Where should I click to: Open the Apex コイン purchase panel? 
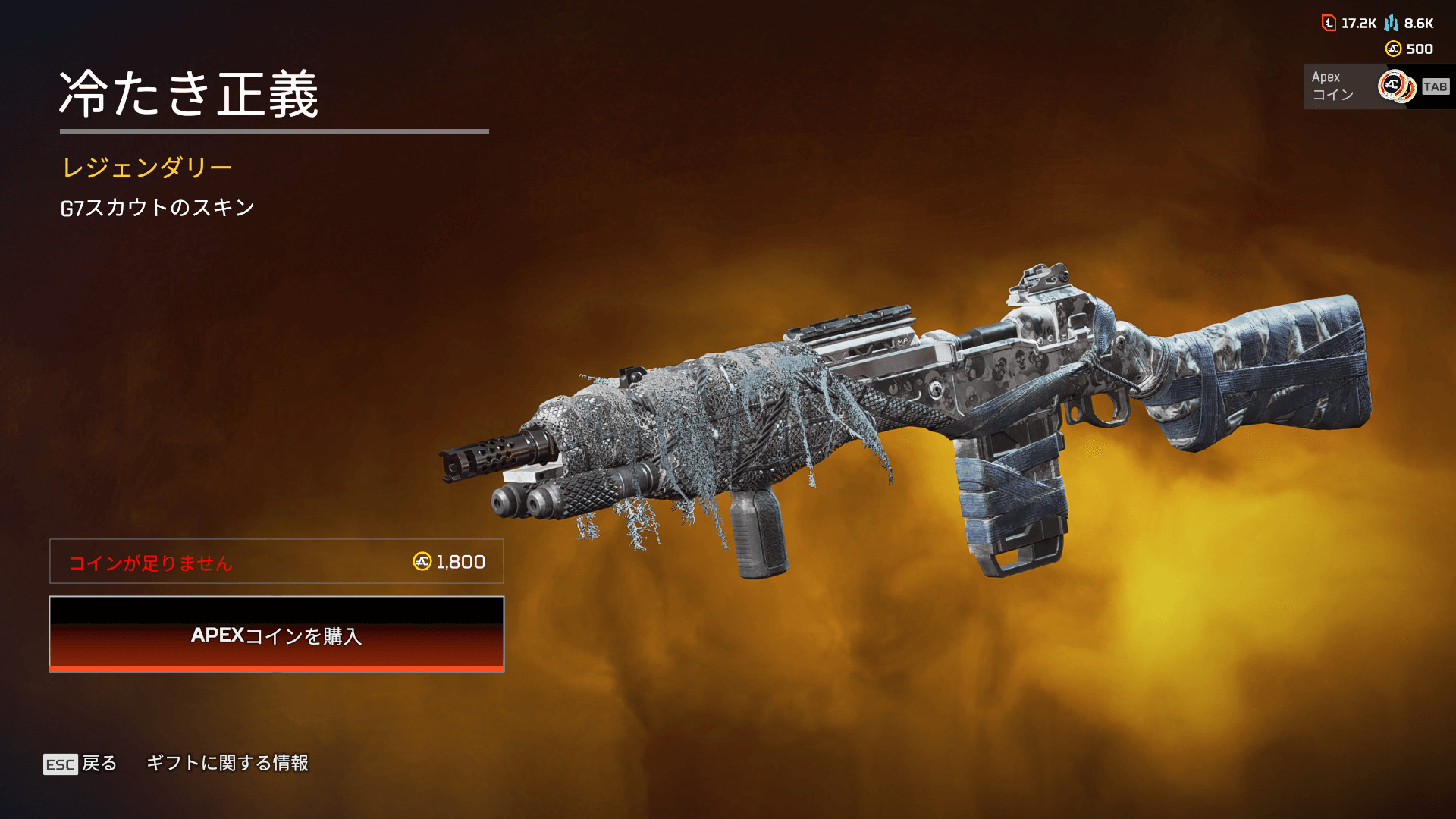[x=1377, y=86]
